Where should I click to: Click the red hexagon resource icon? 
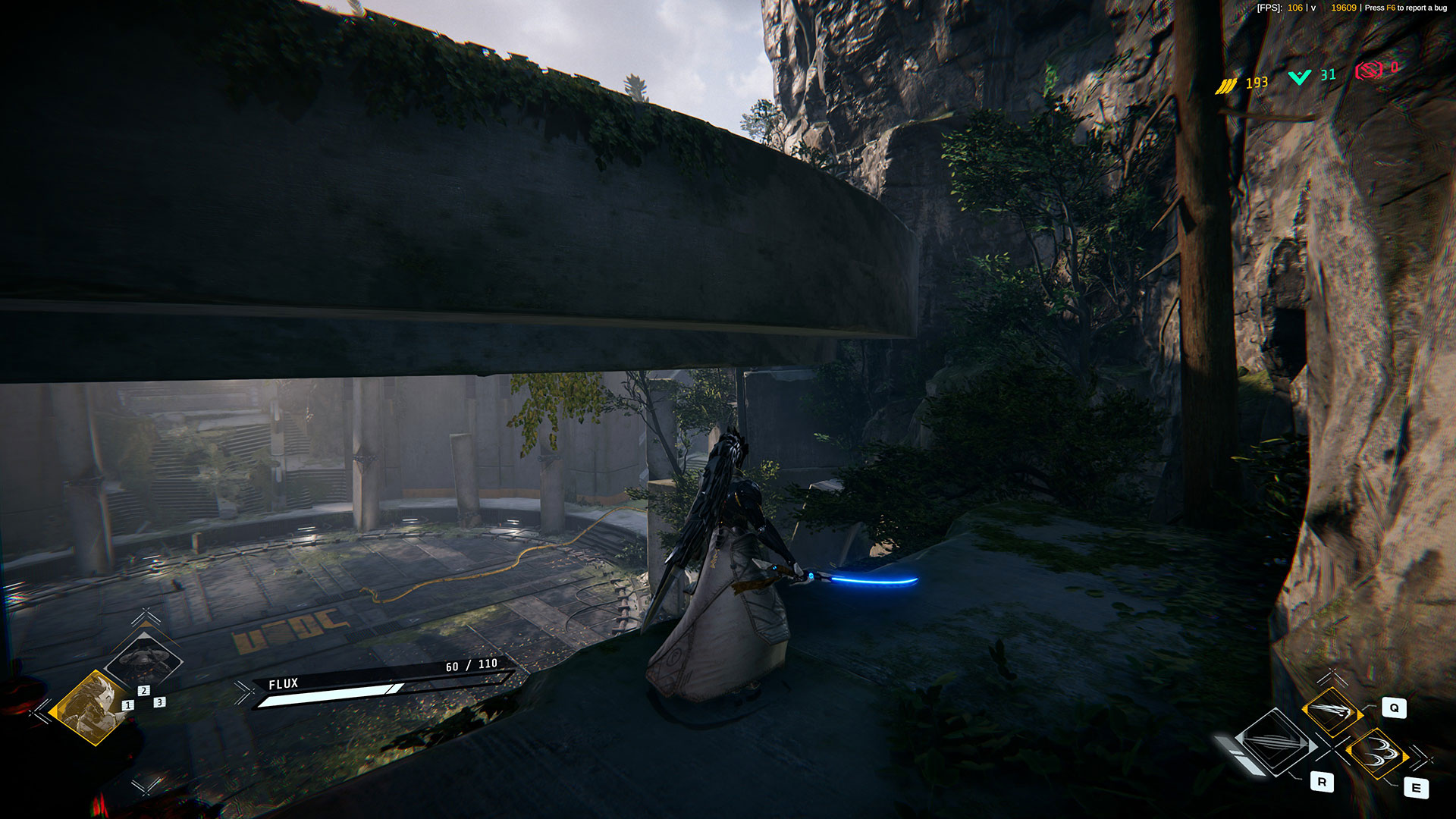(1370, 71)
